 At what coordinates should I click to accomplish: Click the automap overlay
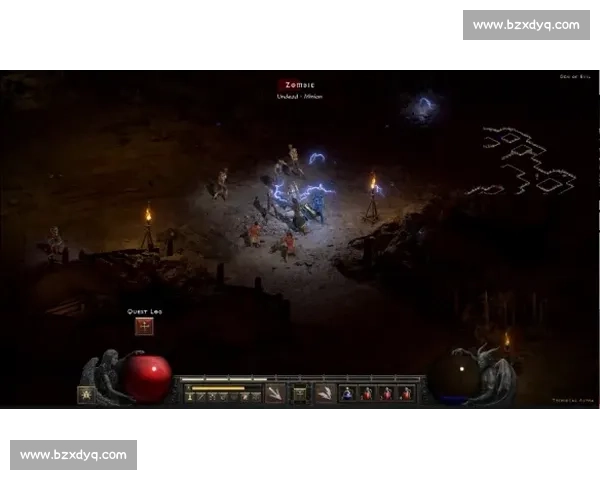[x=522, y=161]
